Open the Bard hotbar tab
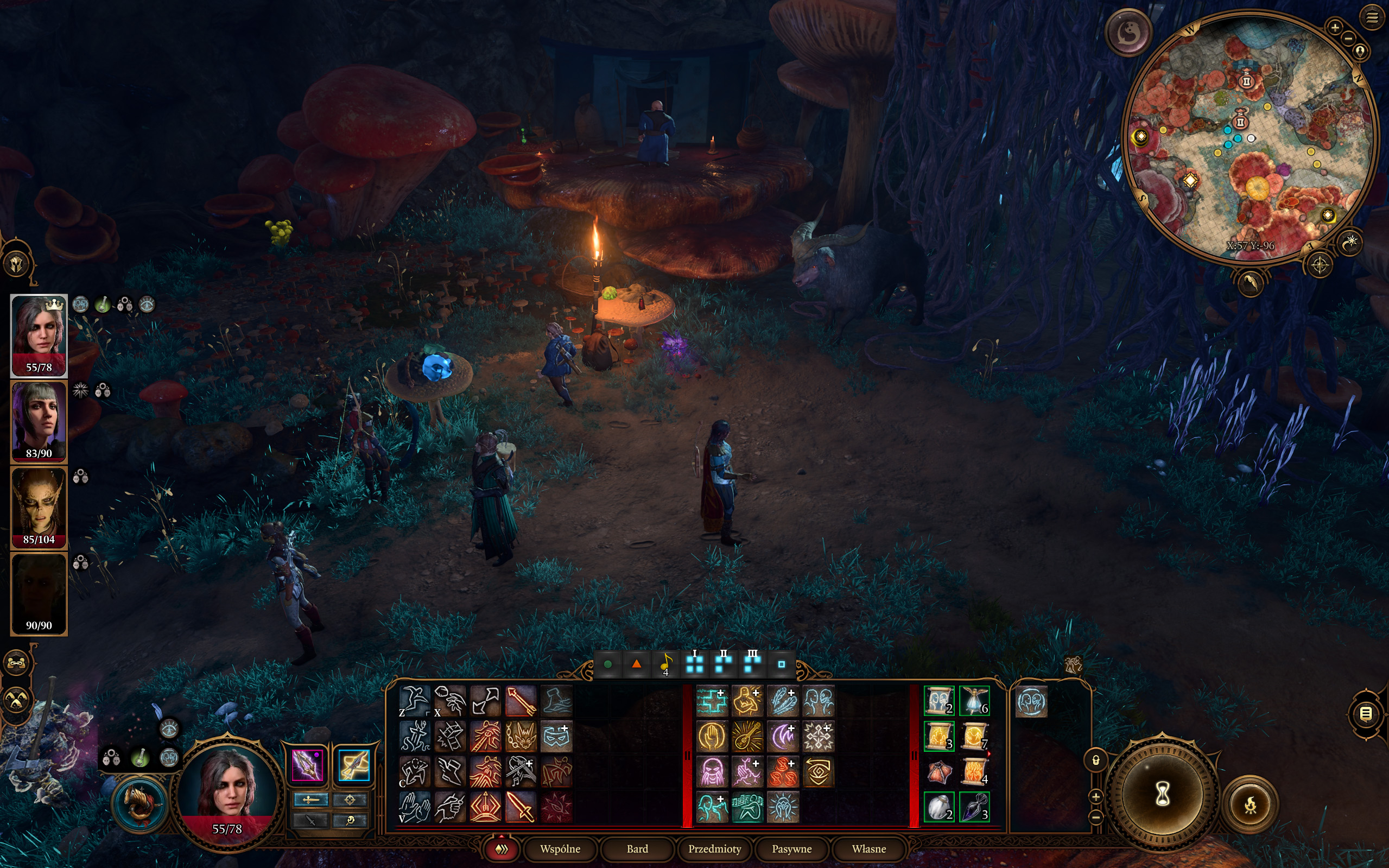The height and width of the screenshot is (868, 1389). click(x=637, y=848)
